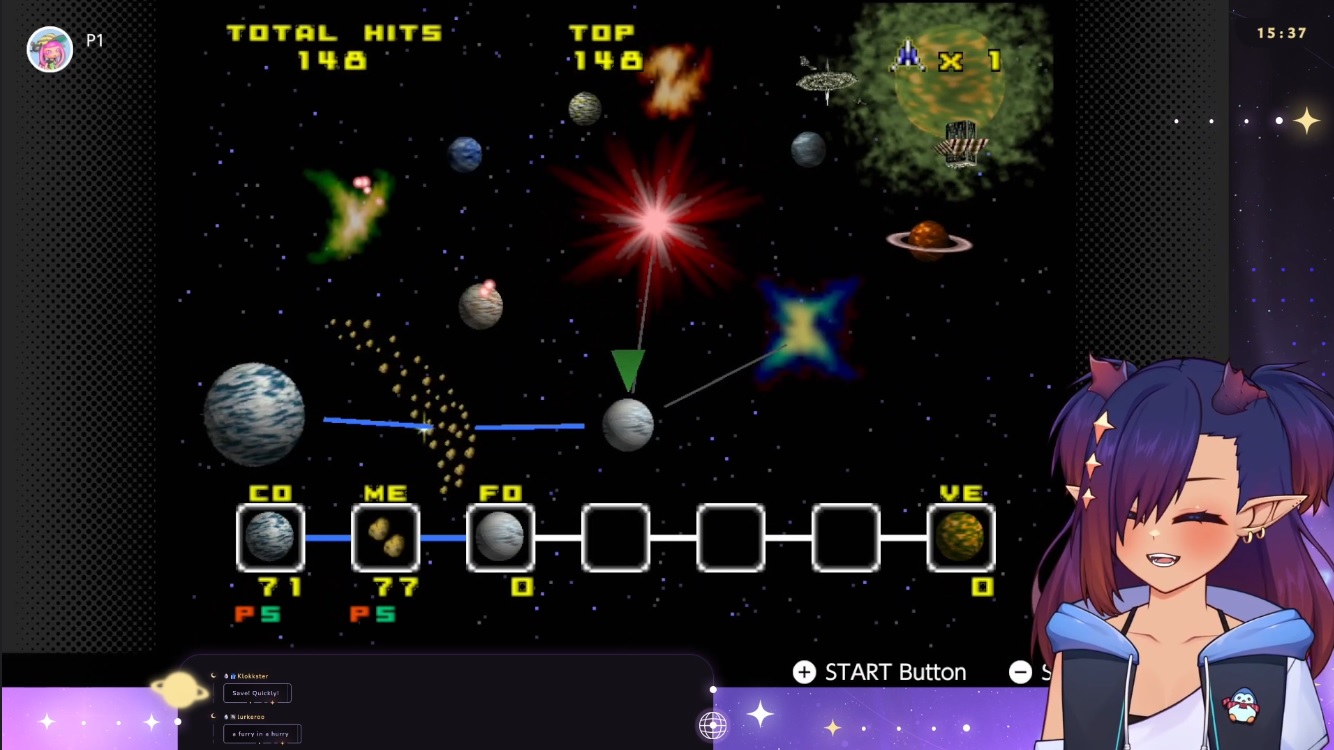Click Klokkster's chat message
Viewport: 1334px width, 750px height.
click(257, 693)
